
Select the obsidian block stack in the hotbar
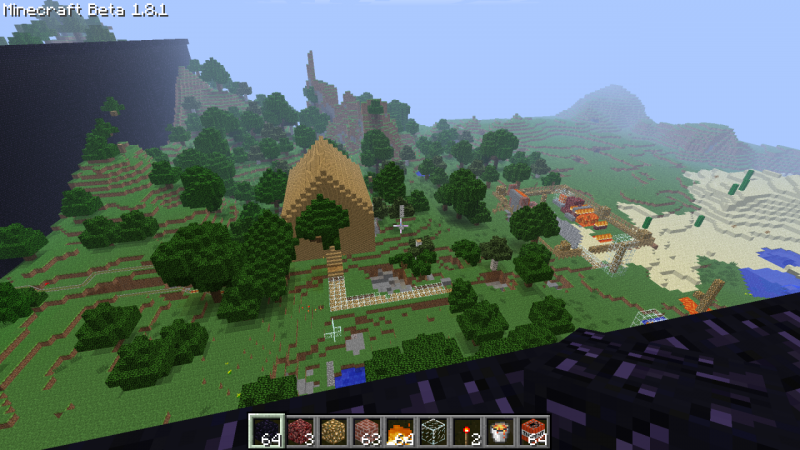coord(264,431)
